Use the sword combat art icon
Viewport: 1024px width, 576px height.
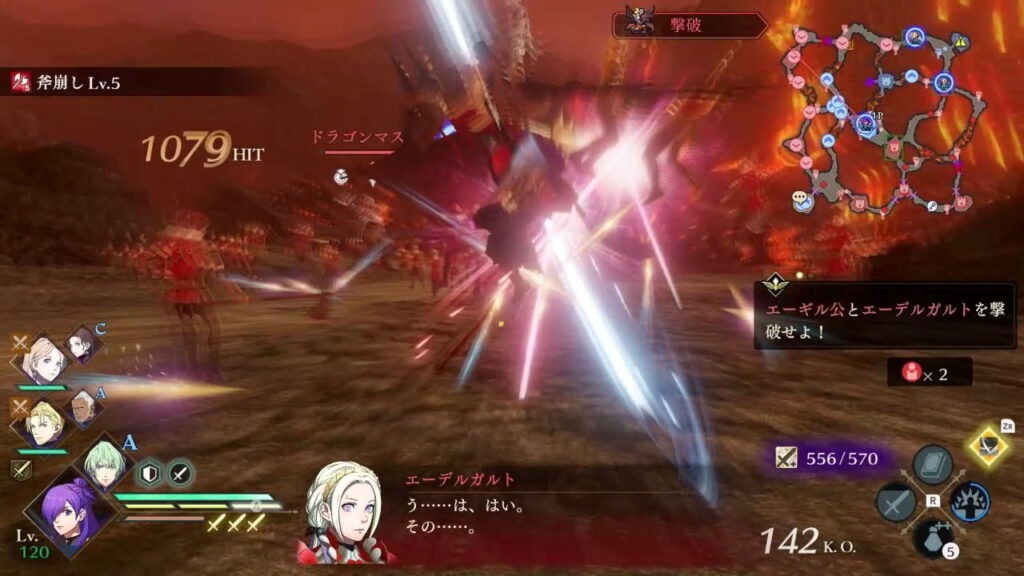pos(896,501)
